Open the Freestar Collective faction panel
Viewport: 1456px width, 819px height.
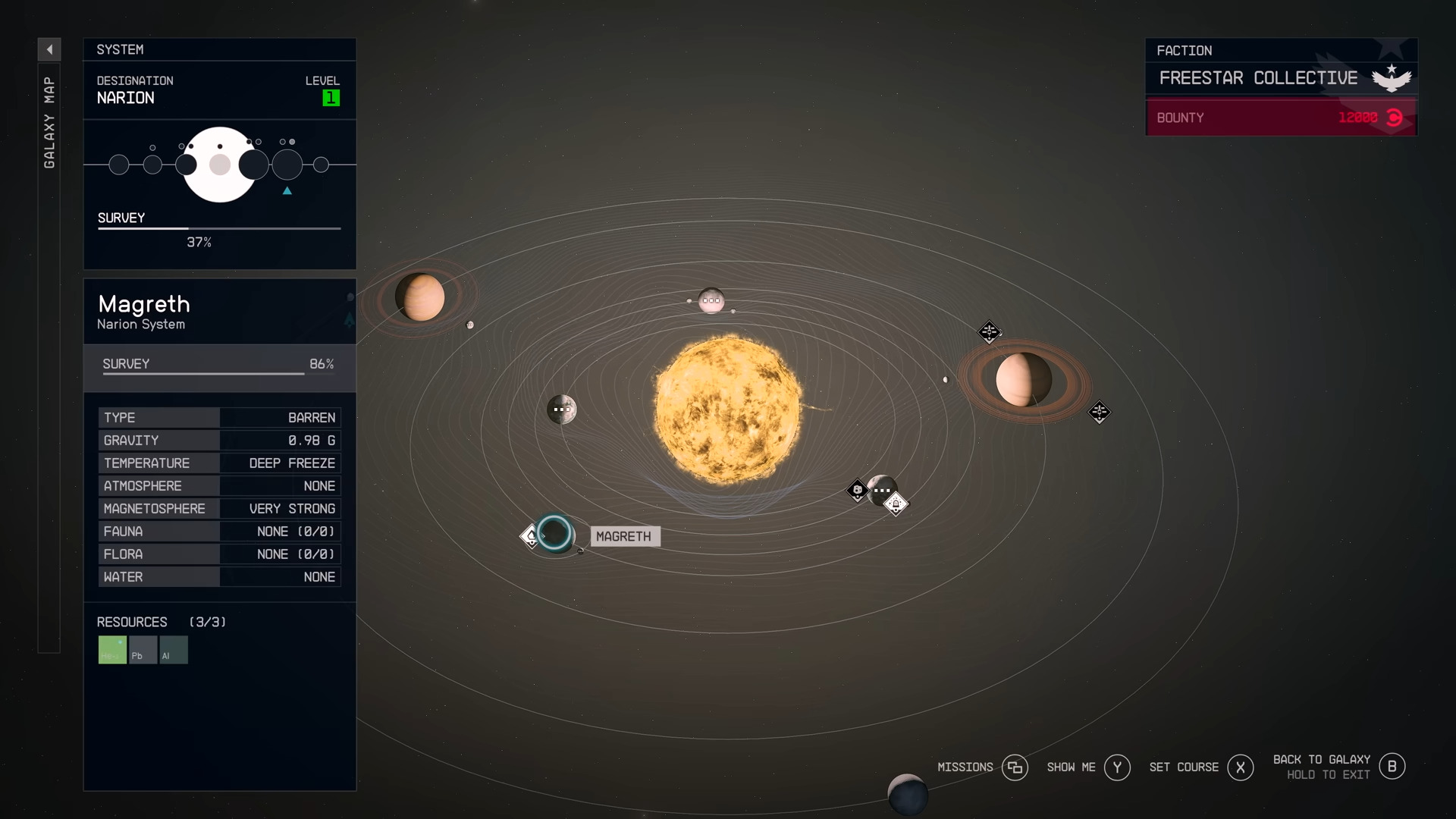(x=1281, y=78)
